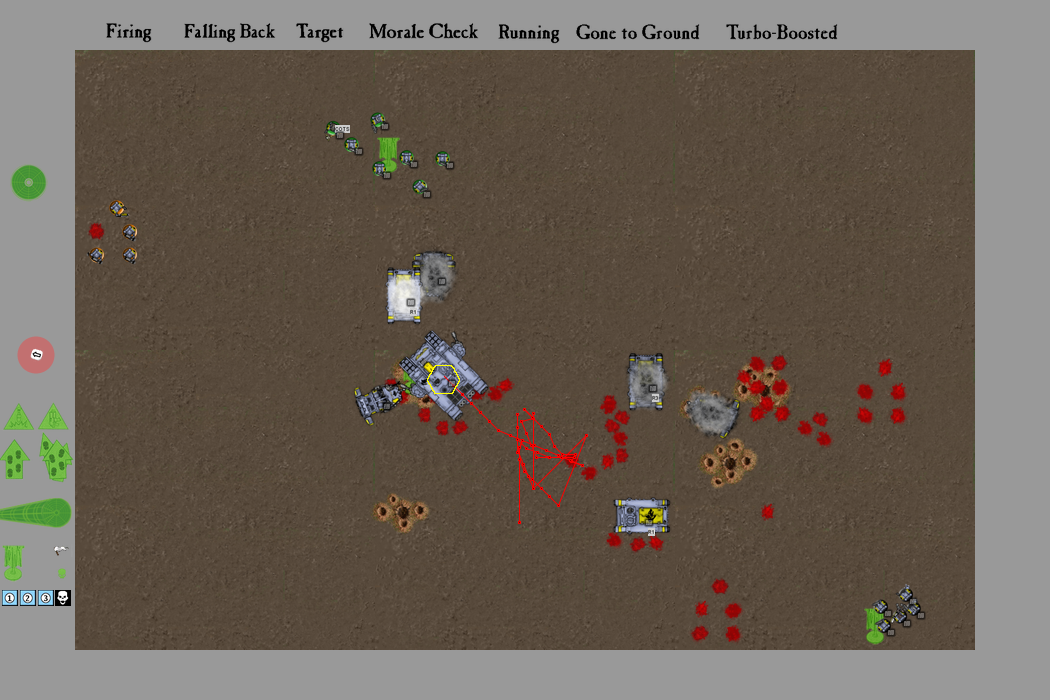1050x700 pixels.
Task: Select the green teardrop flame template
Action: click(36, 513)
